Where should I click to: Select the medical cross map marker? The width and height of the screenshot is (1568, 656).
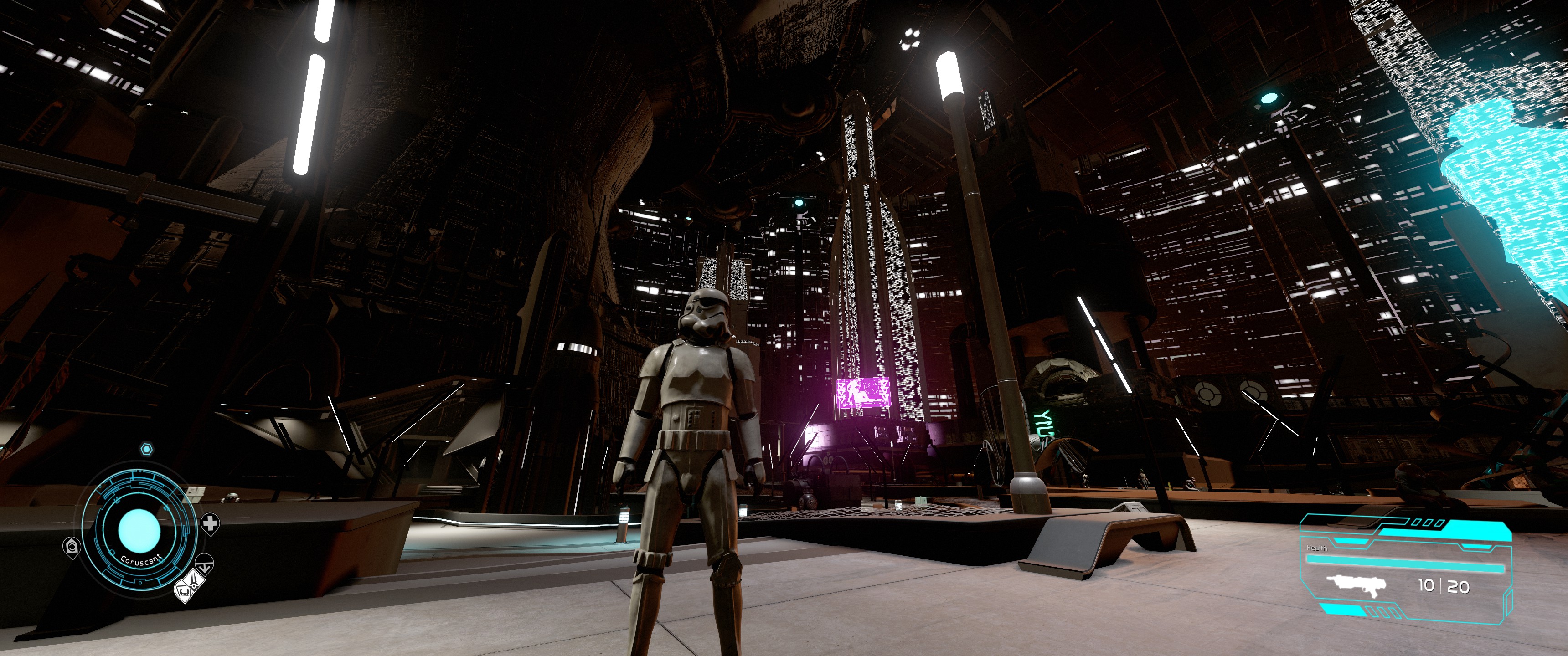coord(211,523)
